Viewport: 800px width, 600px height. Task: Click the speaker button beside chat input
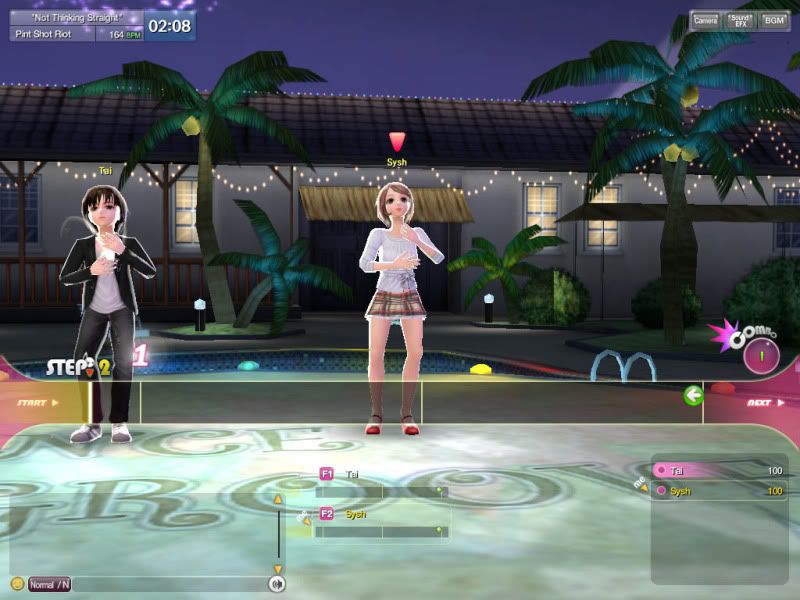click(x=277, y=584)
